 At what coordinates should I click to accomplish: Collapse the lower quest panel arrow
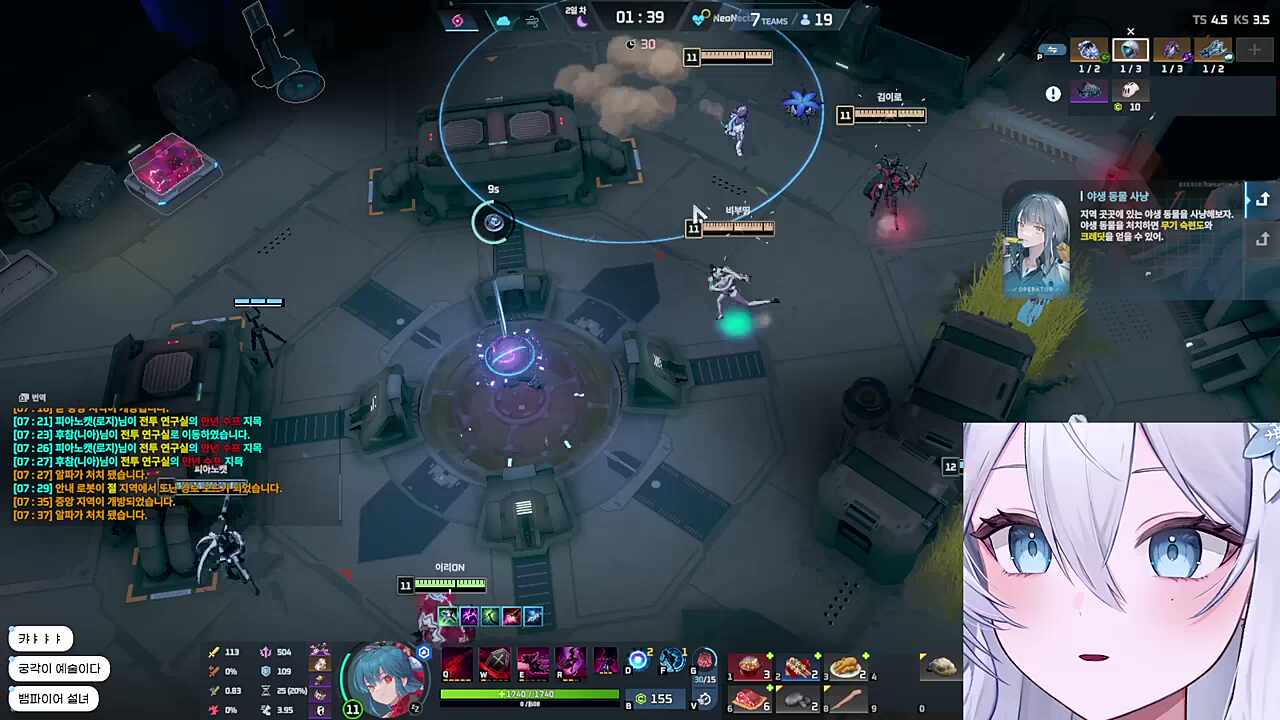pyautogui.click(x=1262, y=240)
